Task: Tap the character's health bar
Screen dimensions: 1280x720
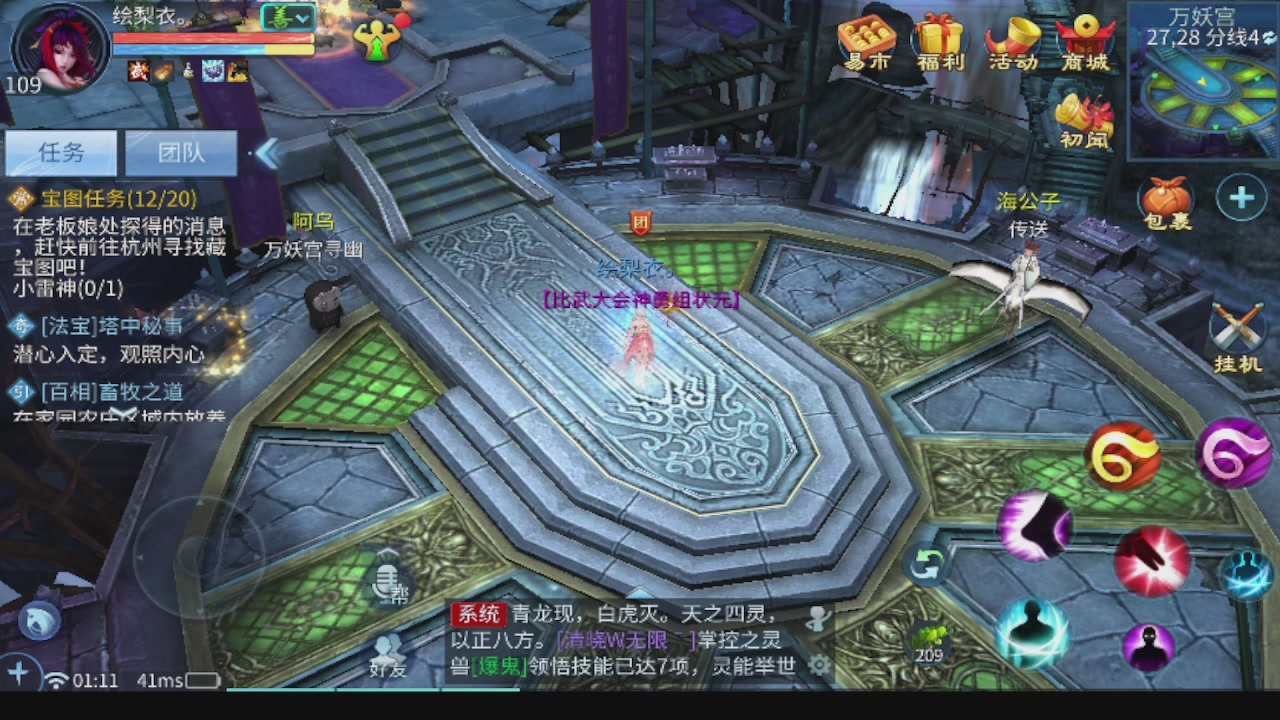Action: pos(210,38)
